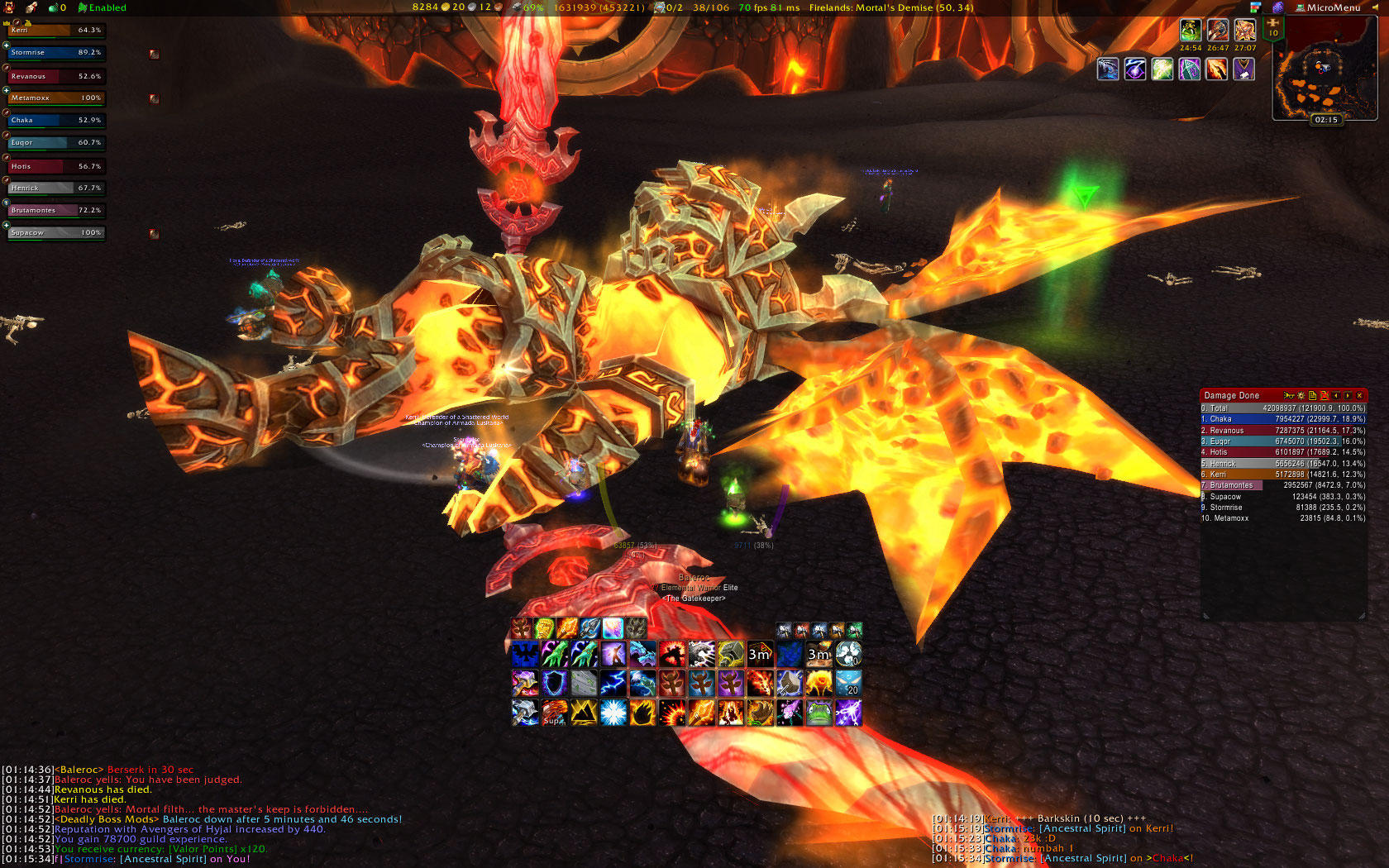Open the damage meter gear settings
This screenshot has width=1389, height=868.
1301,396
